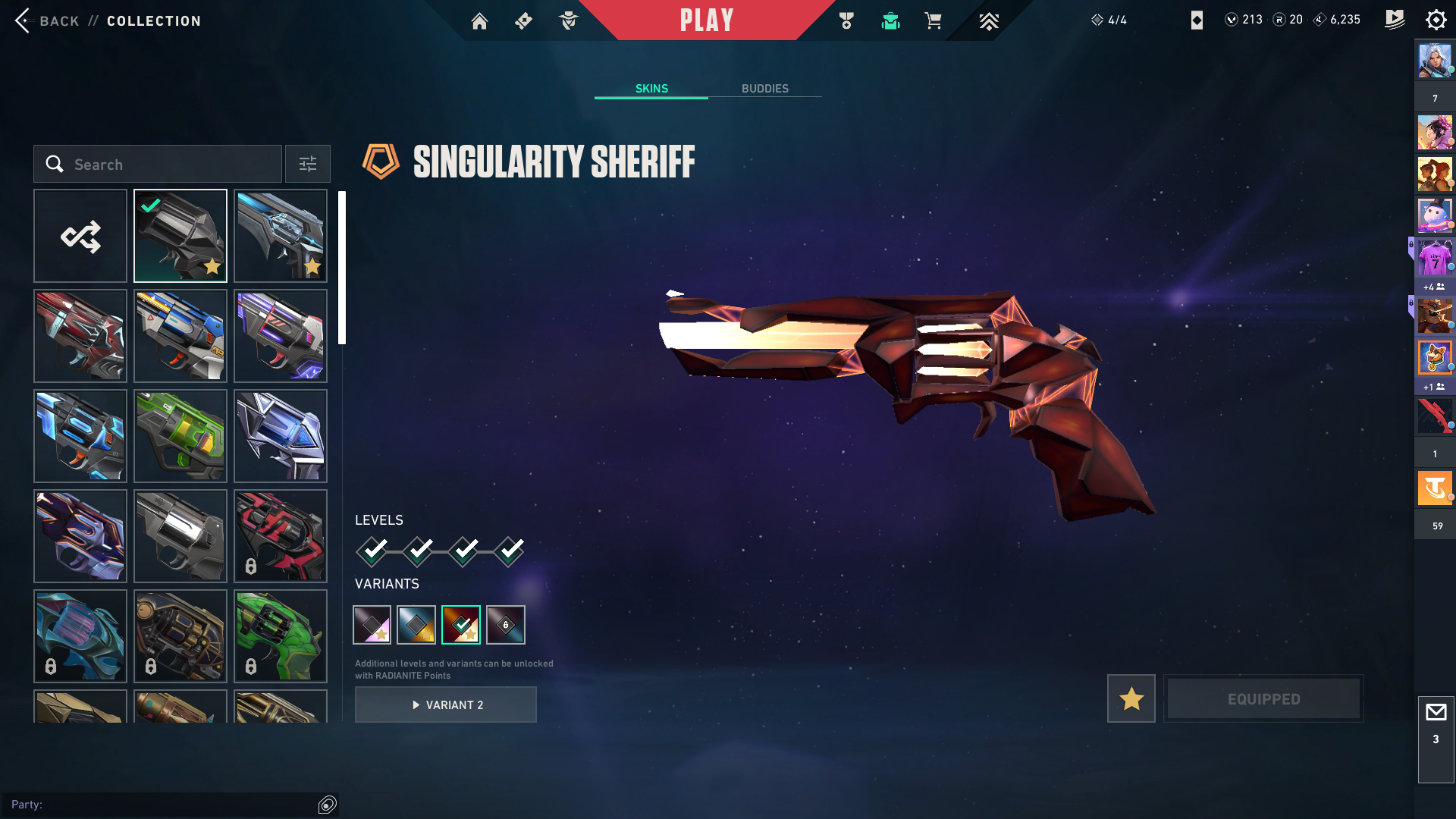Open the settings gear
Viewport: 1456px width, 819px height.
coord(1436,20)
